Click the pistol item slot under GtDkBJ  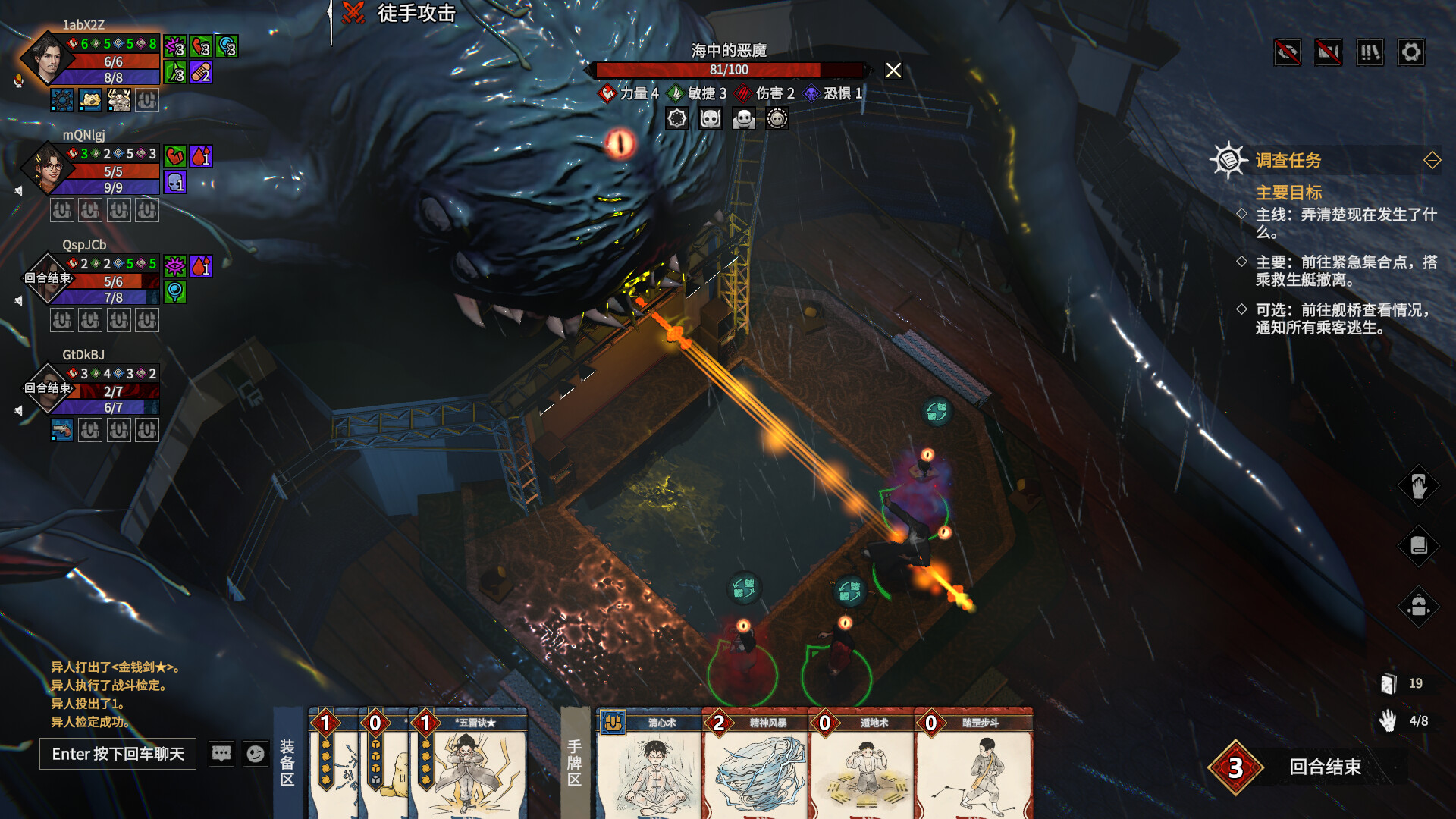pos(62,430)
